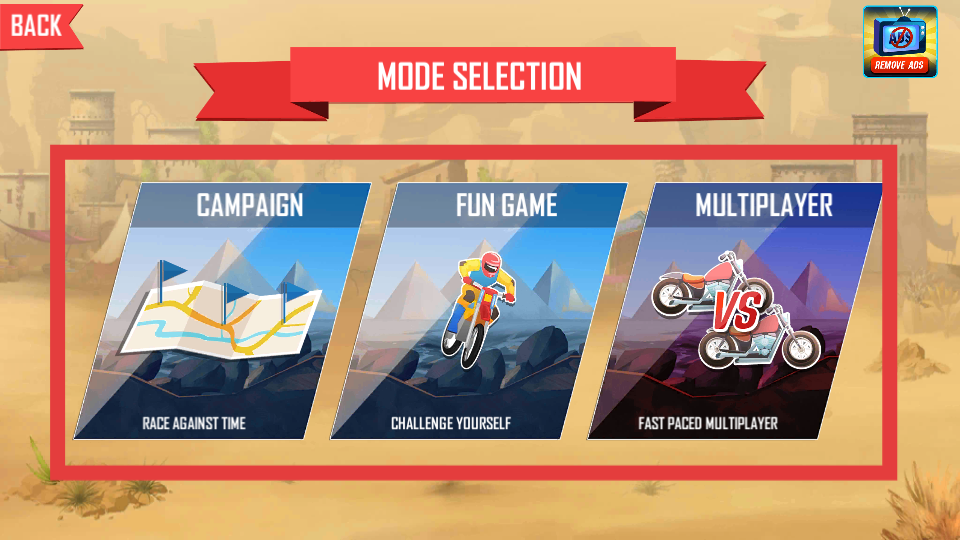Start the Multiplayer mode
The height and width of the screenshot is (540, 960).
(735, 312)
